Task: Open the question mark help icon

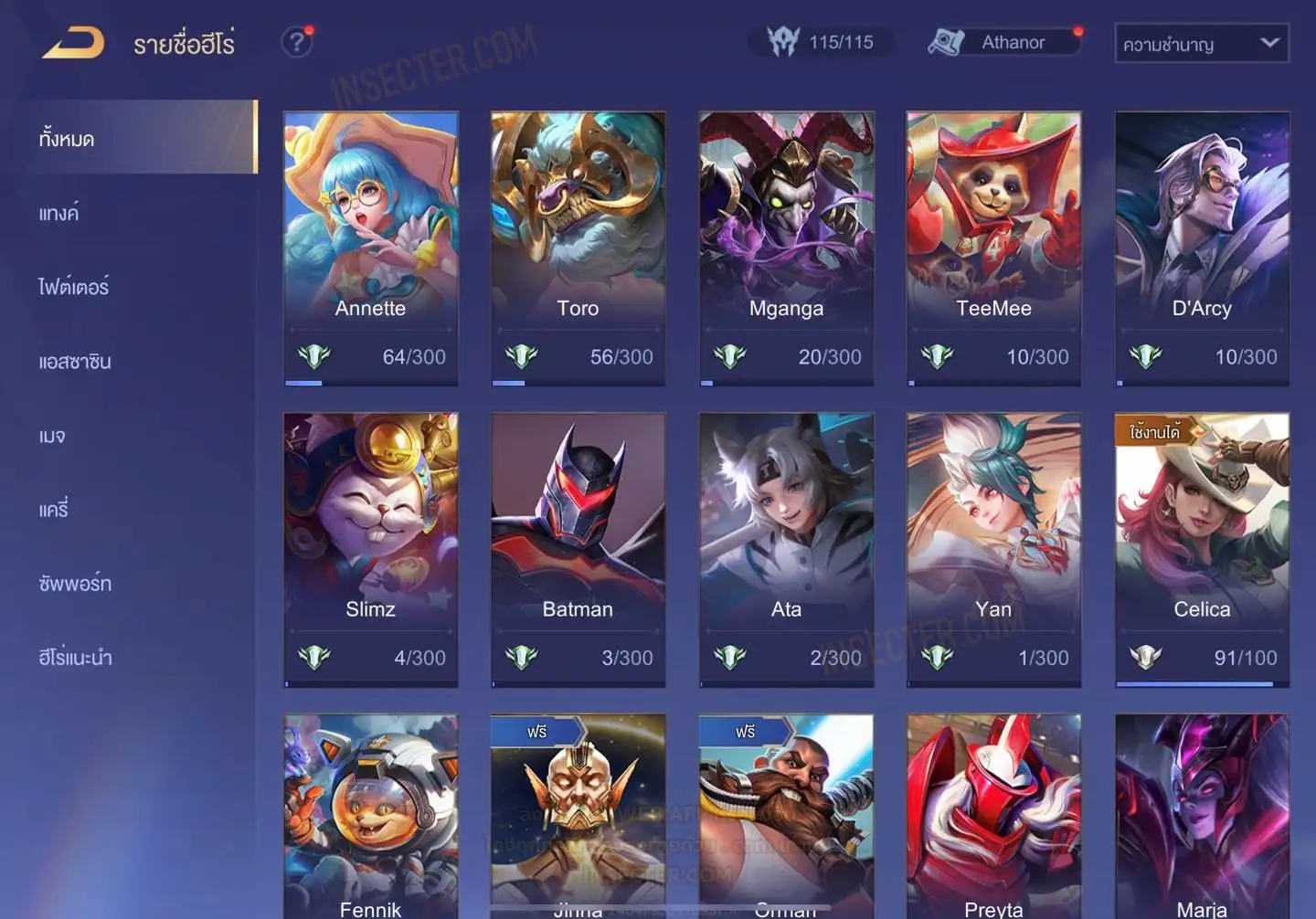Action: 296,42
